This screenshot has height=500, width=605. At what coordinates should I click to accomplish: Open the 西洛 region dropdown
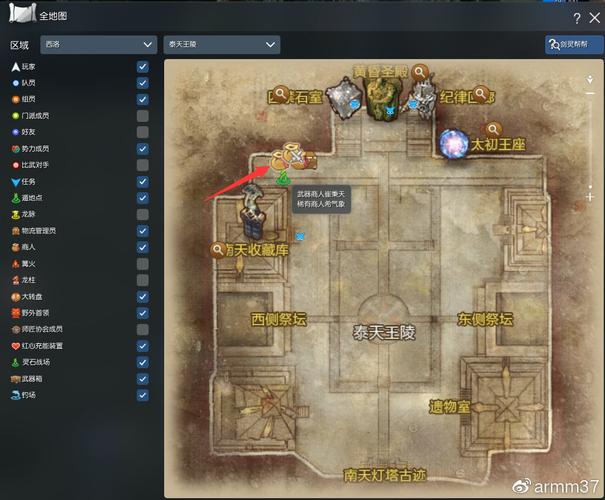click(x=97, y=44)
